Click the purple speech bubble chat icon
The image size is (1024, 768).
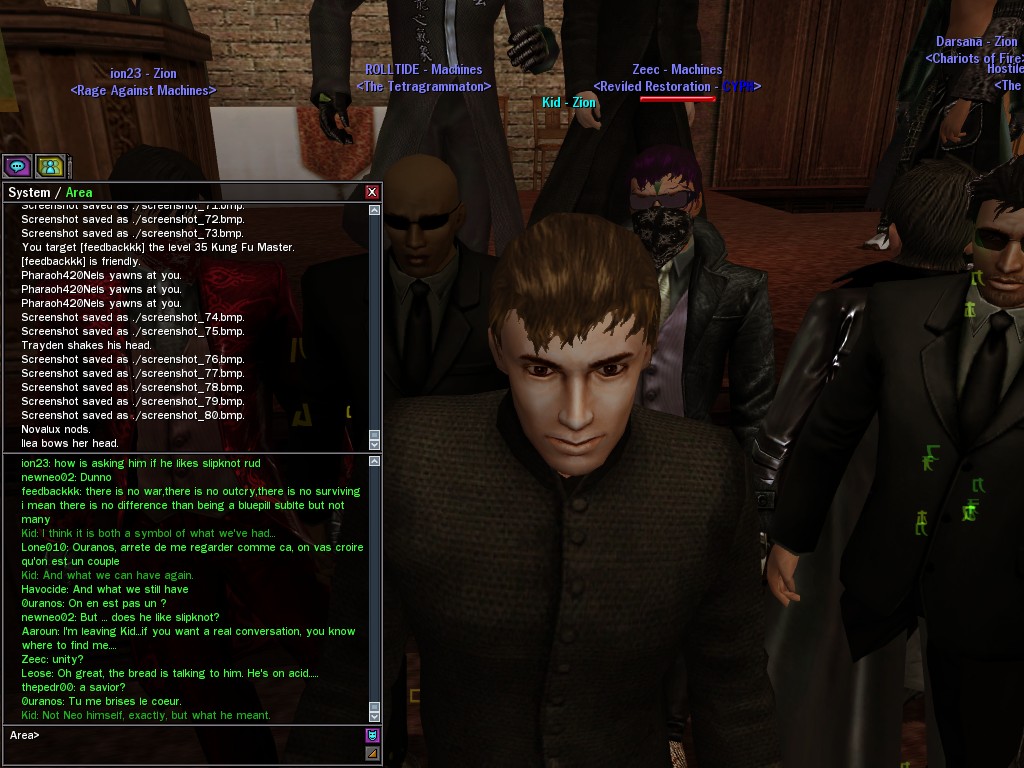click(x=17, y=166)
